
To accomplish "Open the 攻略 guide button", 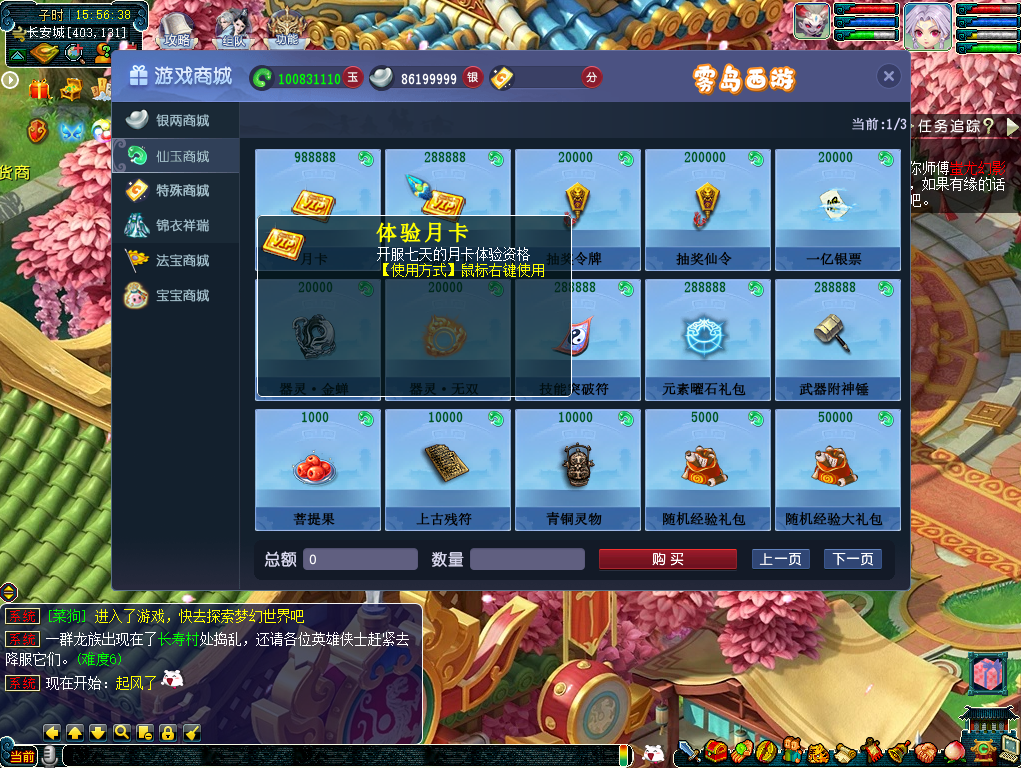I will [177, 28].
